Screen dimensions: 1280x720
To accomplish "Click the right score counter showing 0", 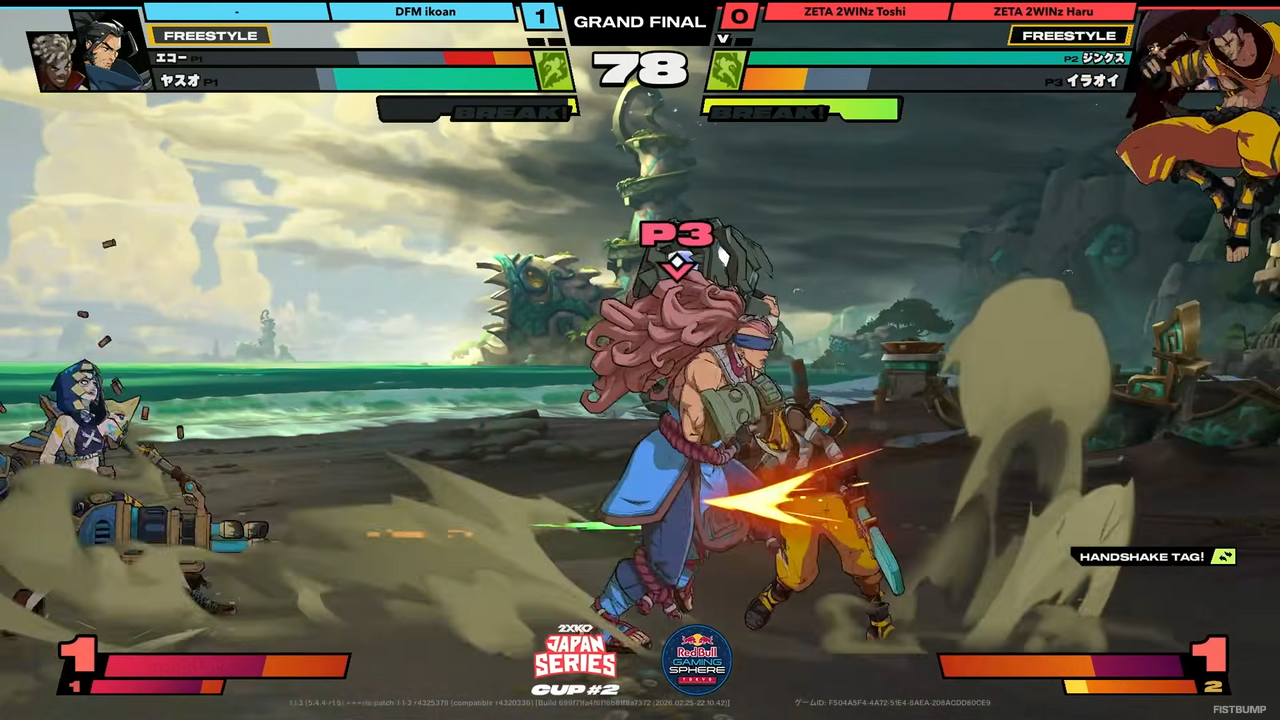I will pyautogui.click(x=739, y=17).
